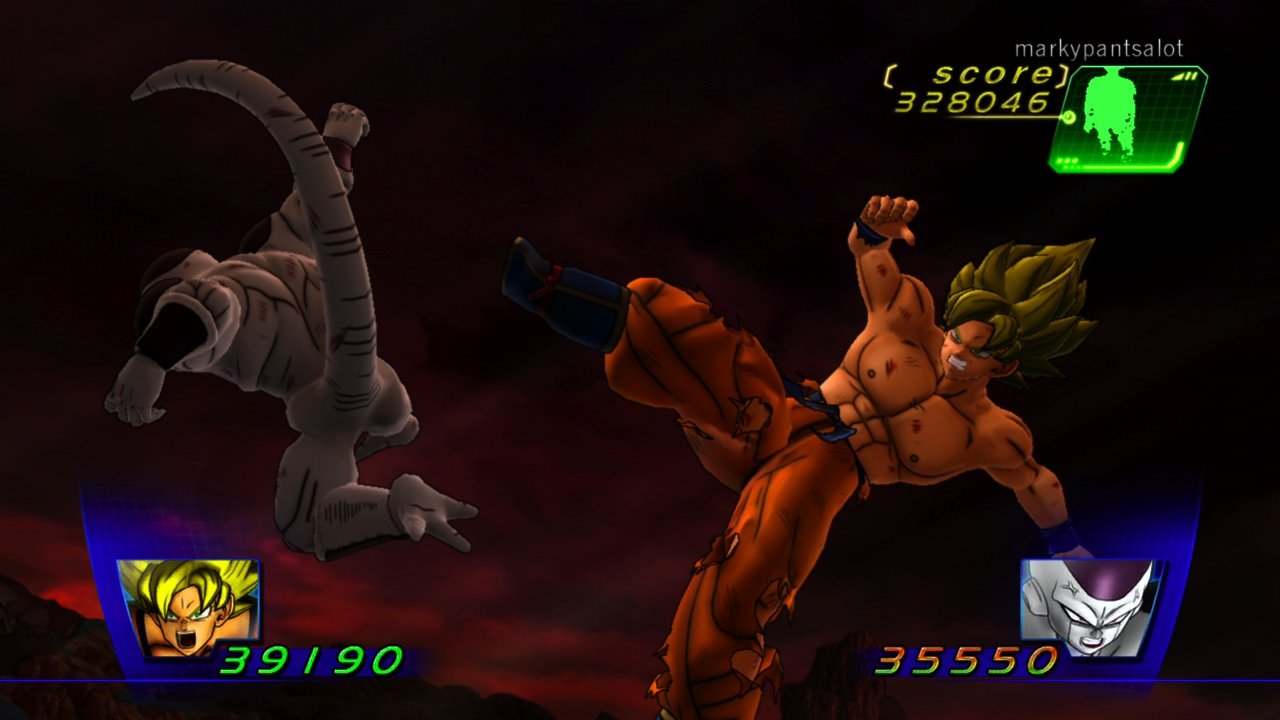This screenshot has height=720, width=1280.
Task: Expand the markypantsalot player info panel
Action: [x=1098, y=46]
